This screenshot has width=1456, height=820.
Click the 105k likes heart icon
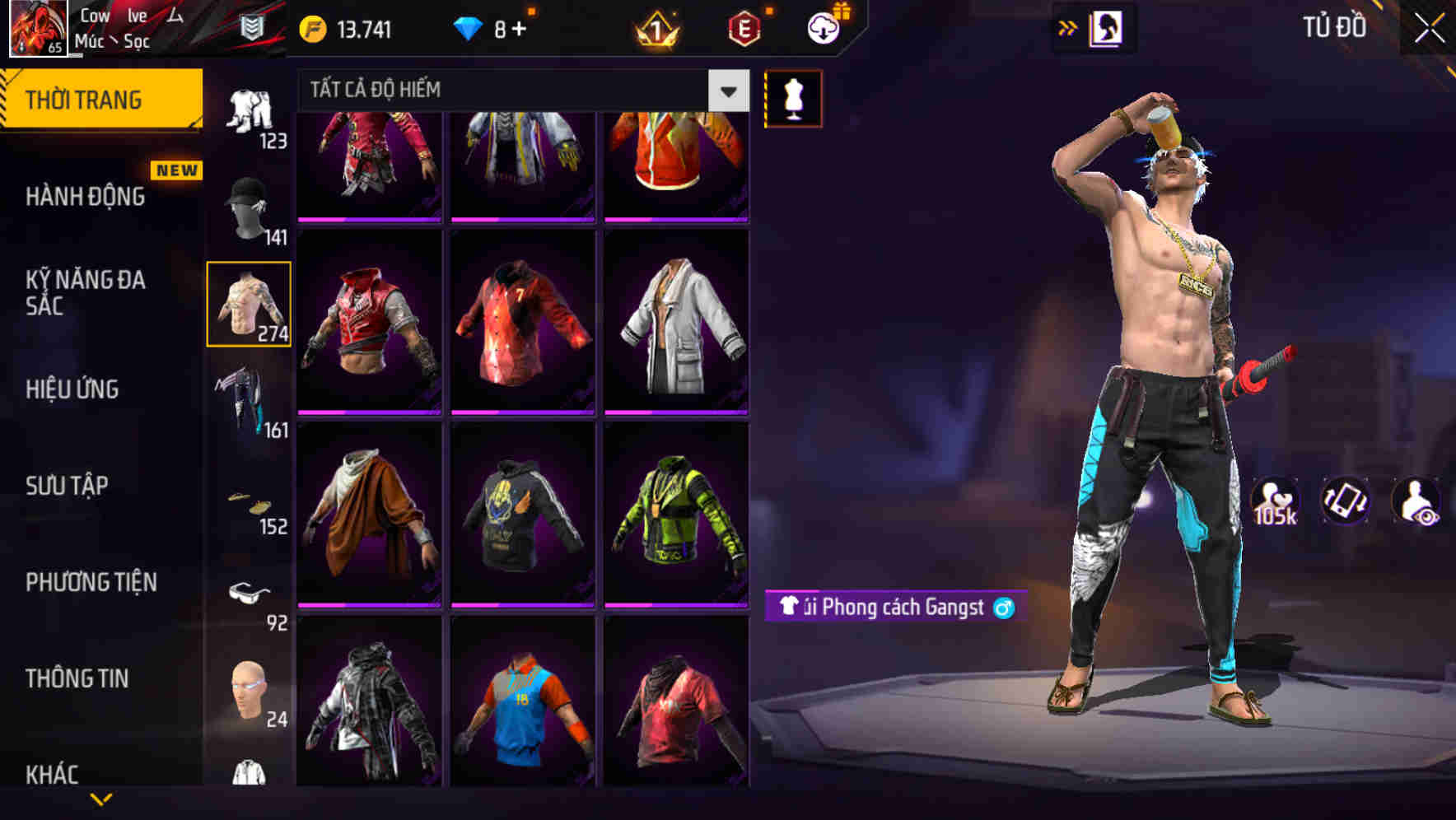[x=1276, y=506]
